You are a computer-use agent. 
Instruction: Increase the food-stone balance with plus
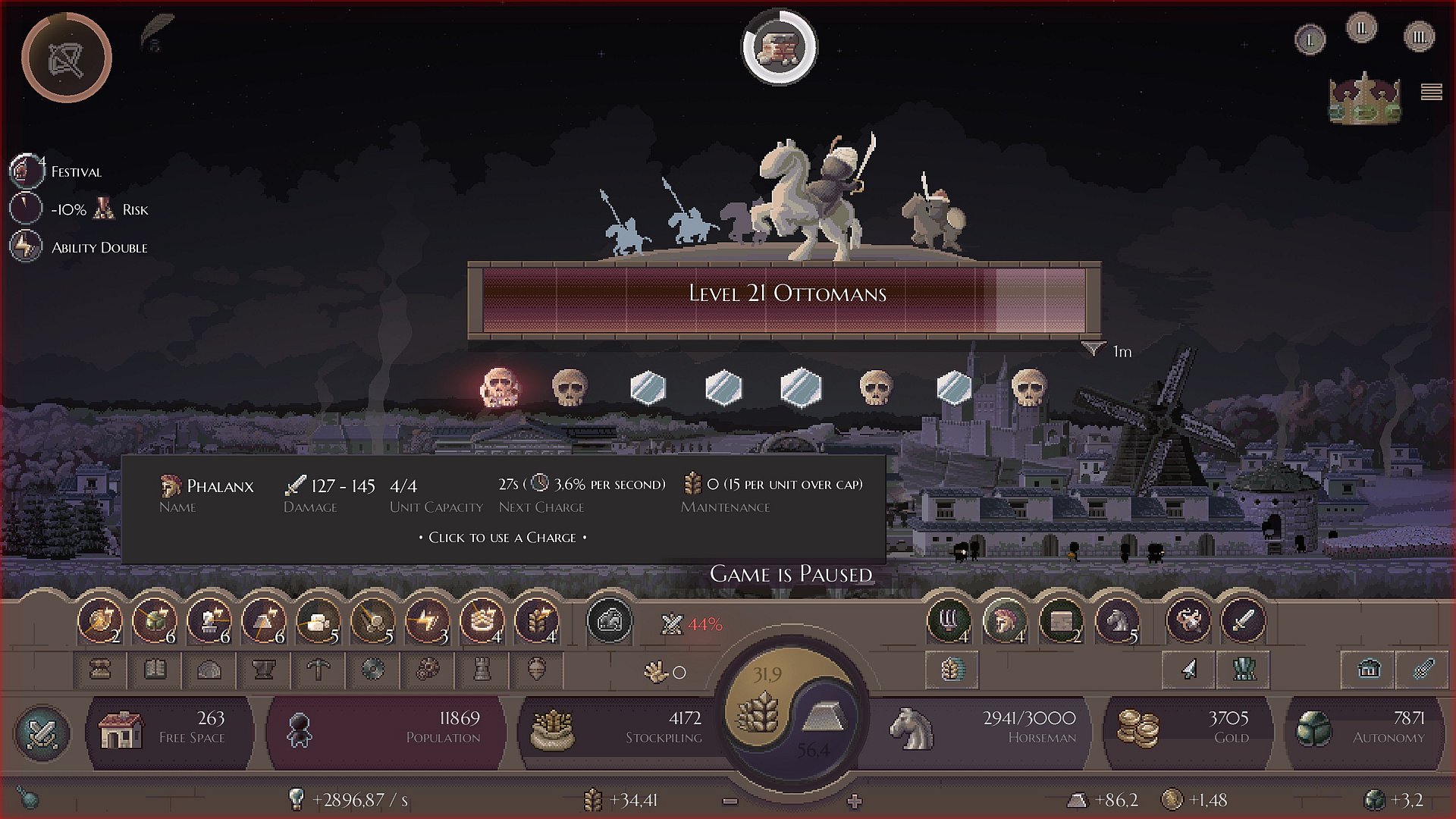point(855,801)
